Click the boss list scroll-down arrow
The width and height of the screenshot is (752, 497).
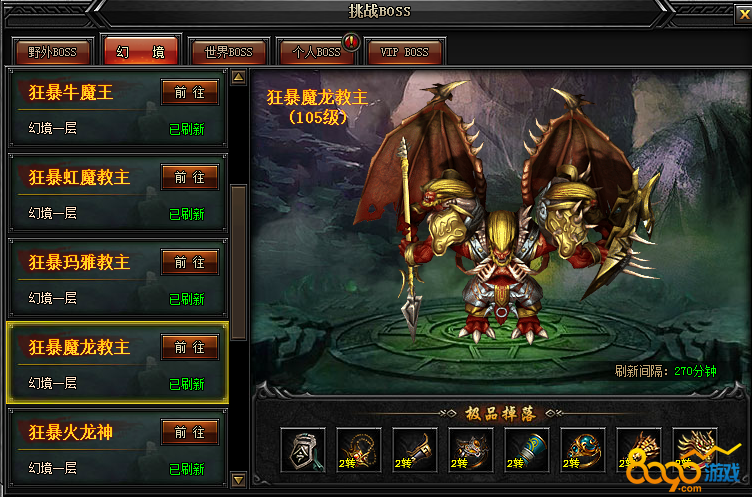point(239,481)
